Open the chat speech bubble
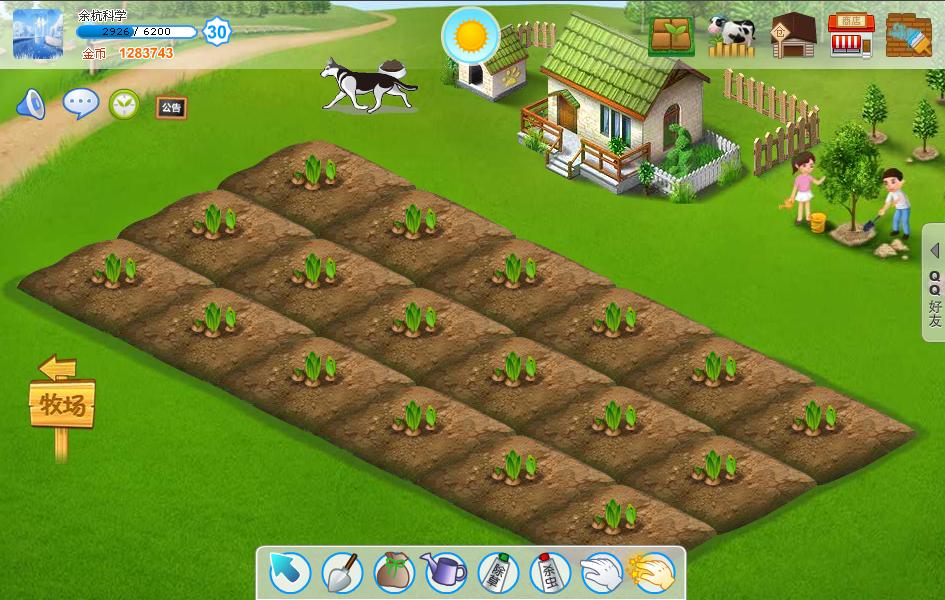 [x=80, y=103]
